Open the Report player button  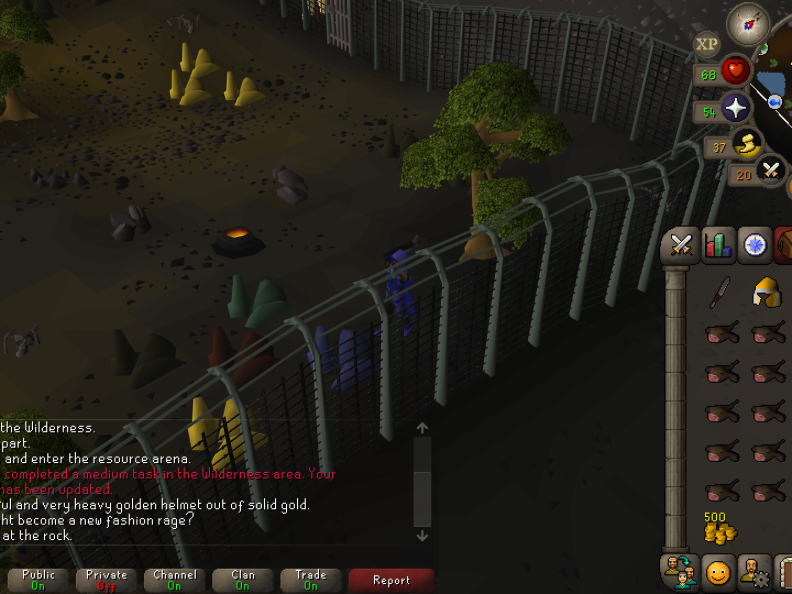coord(391,580)
